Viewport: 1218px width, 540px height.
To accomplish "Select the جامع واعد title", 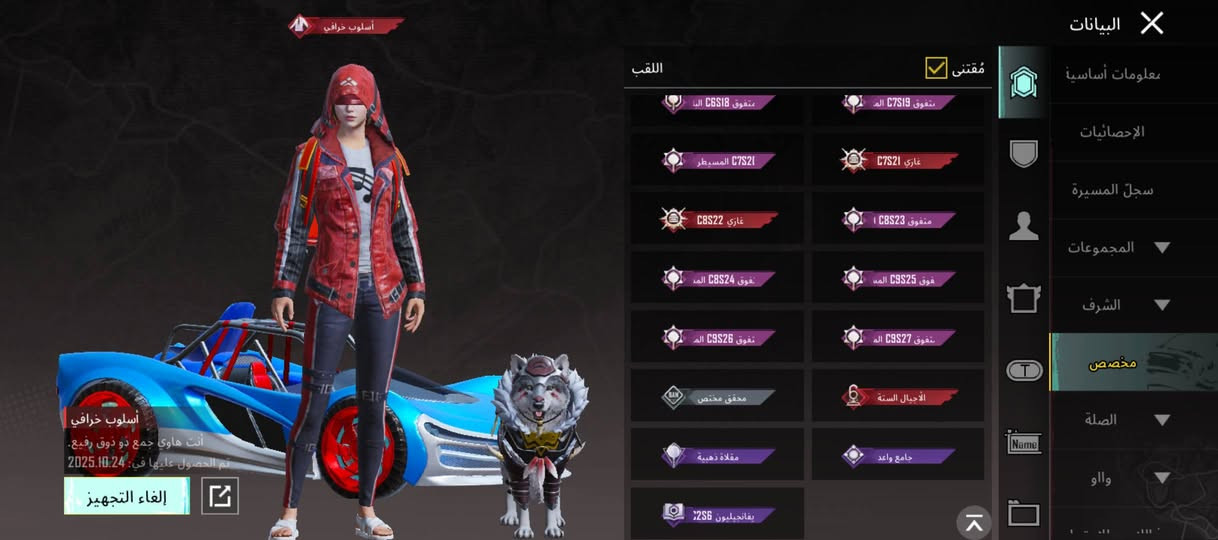I will 897,455.
